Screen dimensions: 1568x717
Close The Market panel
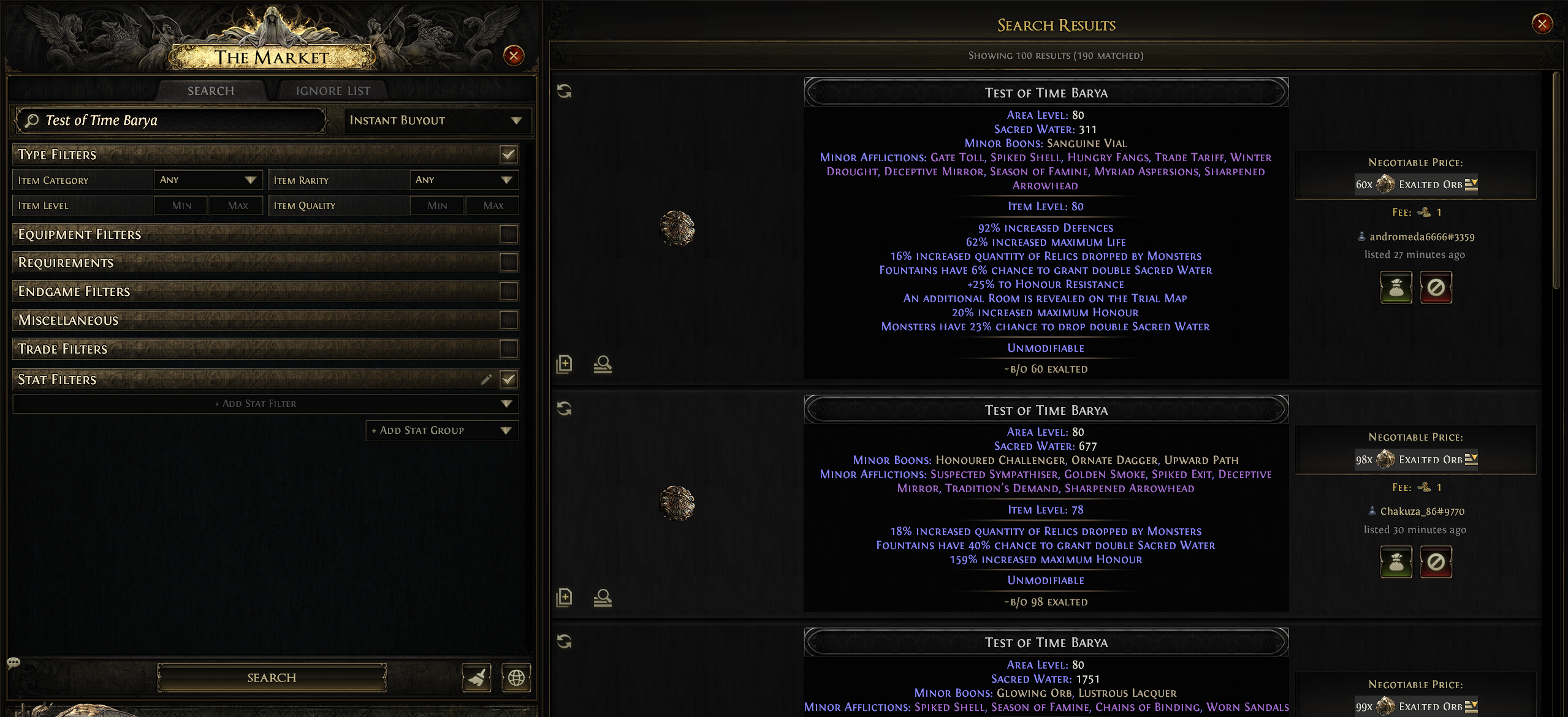pos(513,56)
